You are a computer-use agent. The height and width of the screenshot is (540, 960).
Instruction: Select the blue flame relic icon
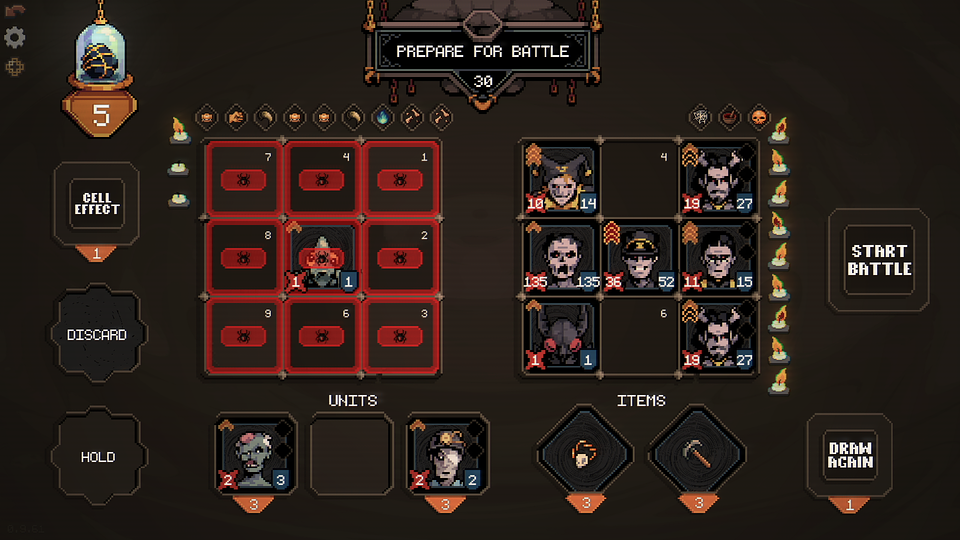(x=382, y=117)
